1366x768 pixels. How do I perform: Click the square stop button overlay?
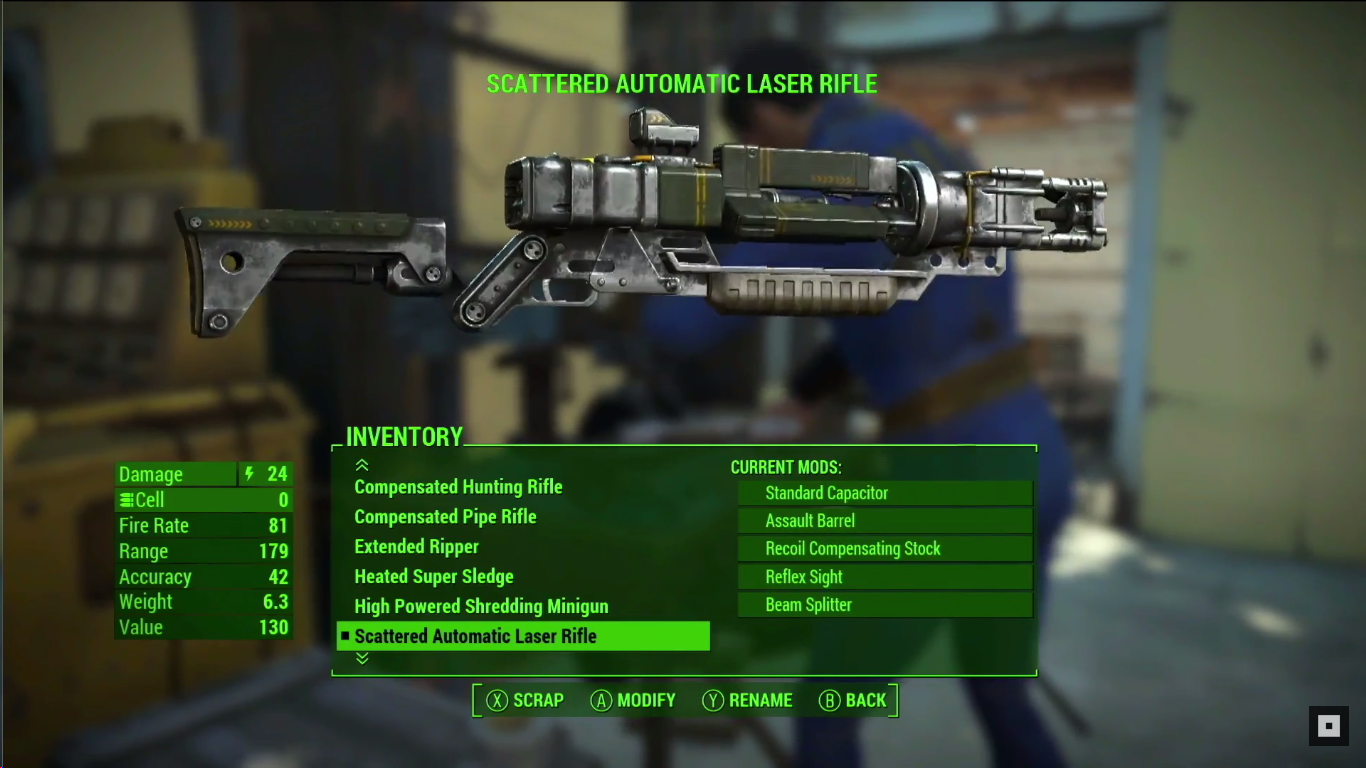pos(1329,726)
